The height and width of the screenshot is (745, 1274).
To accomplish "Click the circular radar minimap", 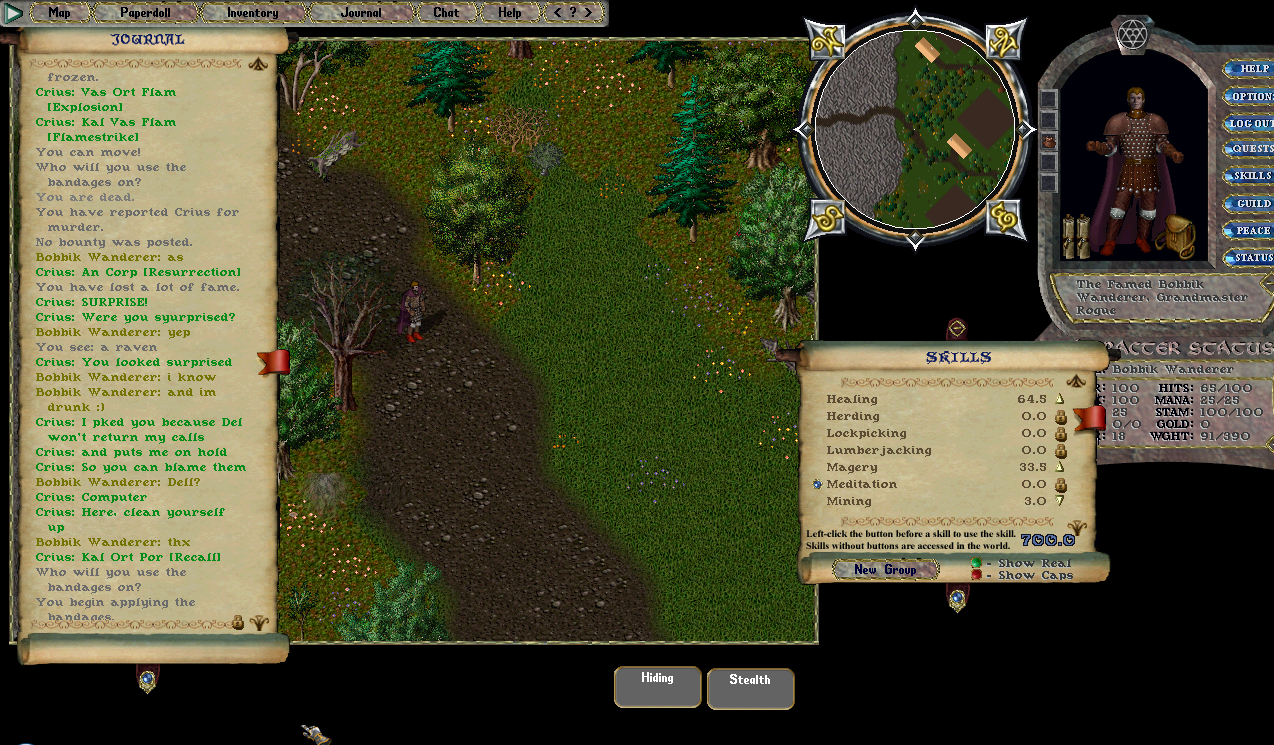I will [x=915, y=129].
